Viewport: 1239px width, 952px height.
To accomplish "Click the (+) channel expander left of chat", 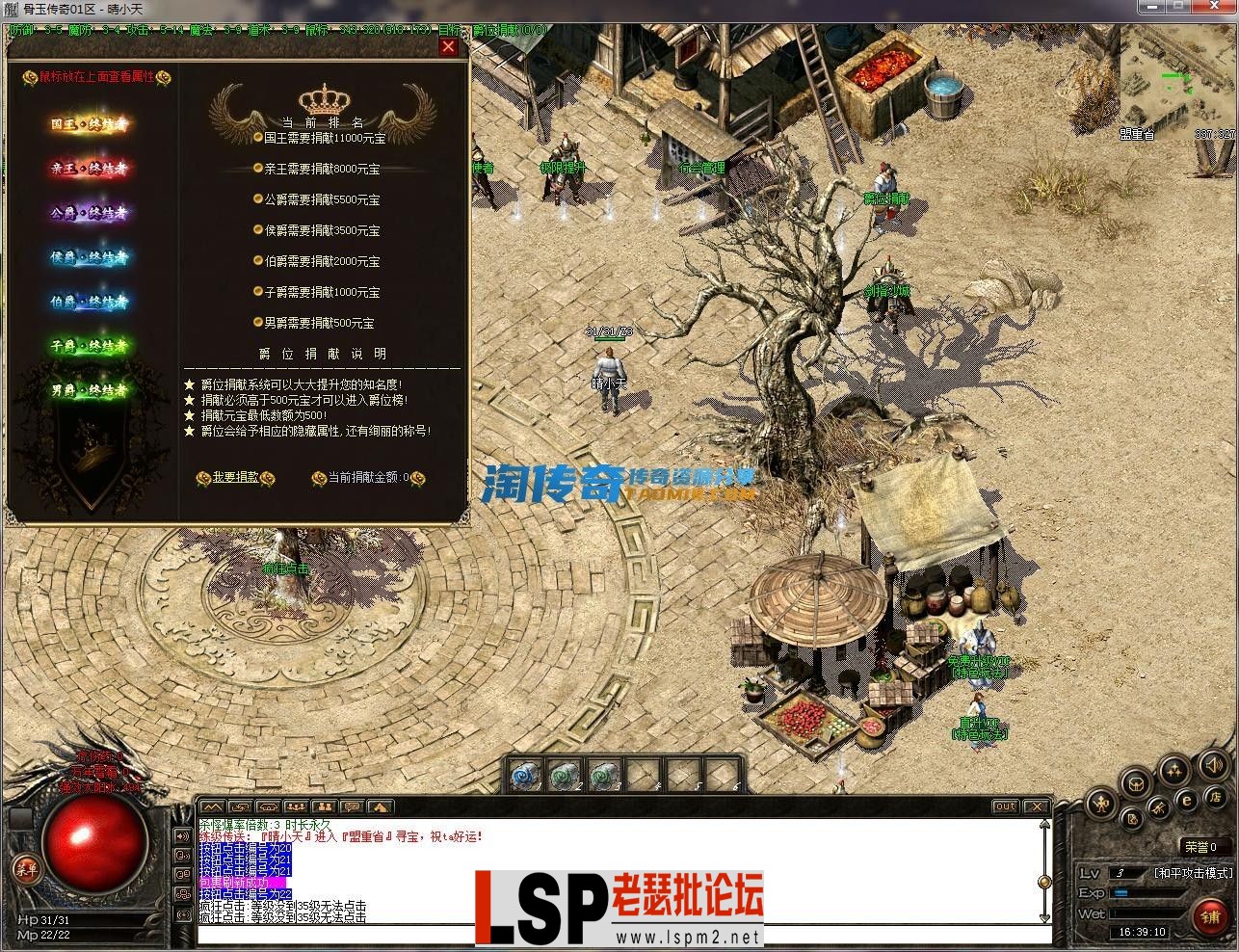I will (x=183, y=914).
